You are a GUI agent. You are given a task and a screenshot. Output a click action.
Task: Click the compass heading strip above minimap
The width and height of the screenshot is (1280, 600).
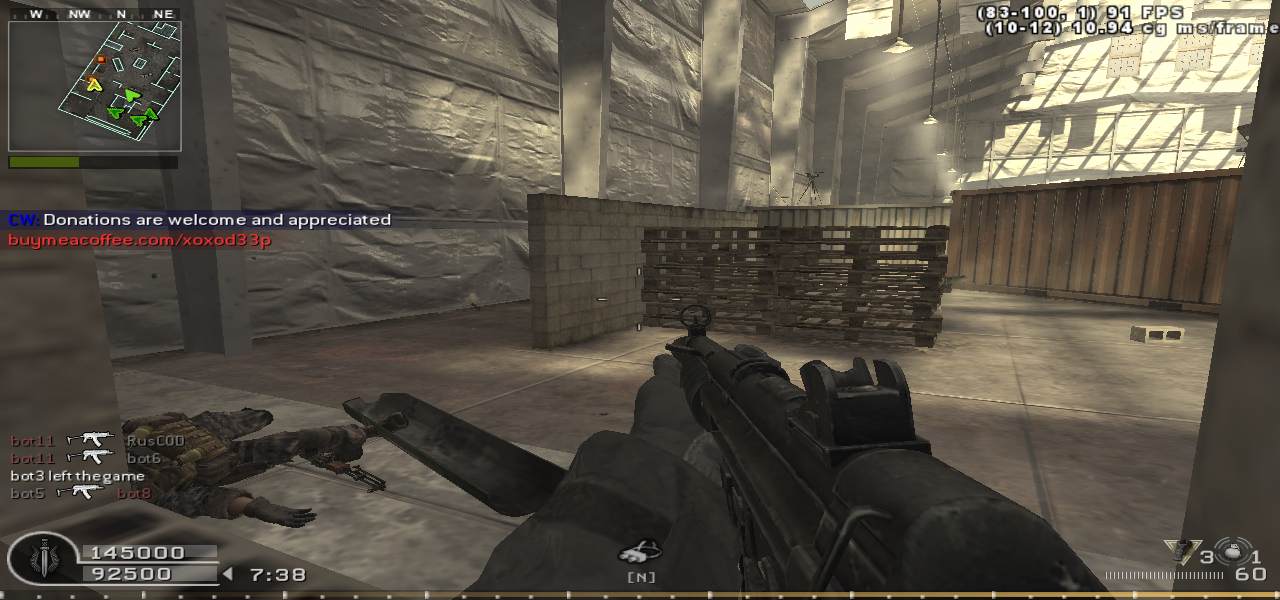pyautogui.click(x=94, y=14)
